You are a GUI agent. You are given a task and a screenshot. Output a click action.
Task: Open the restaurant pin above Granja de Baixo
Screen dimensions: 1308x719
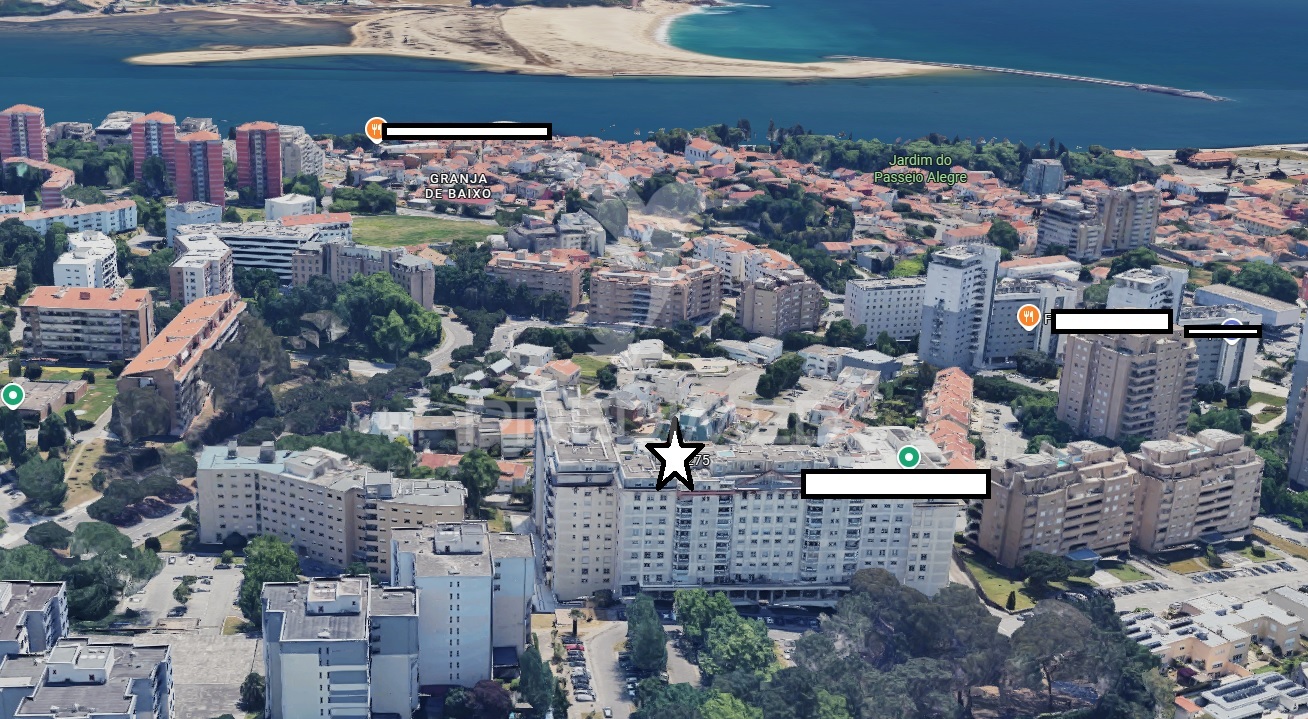point(376,129)
